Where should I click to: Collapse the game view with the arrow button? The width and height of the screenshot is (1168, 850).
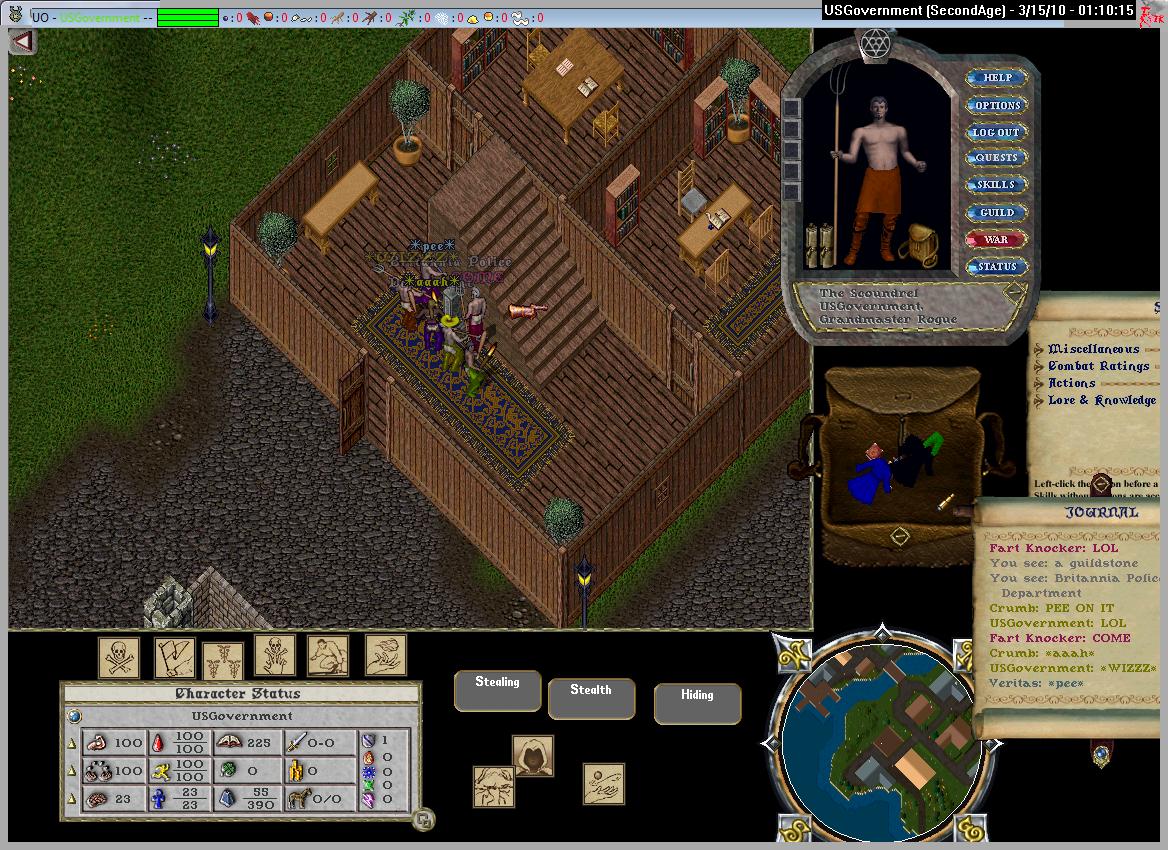tap(23, 42)
